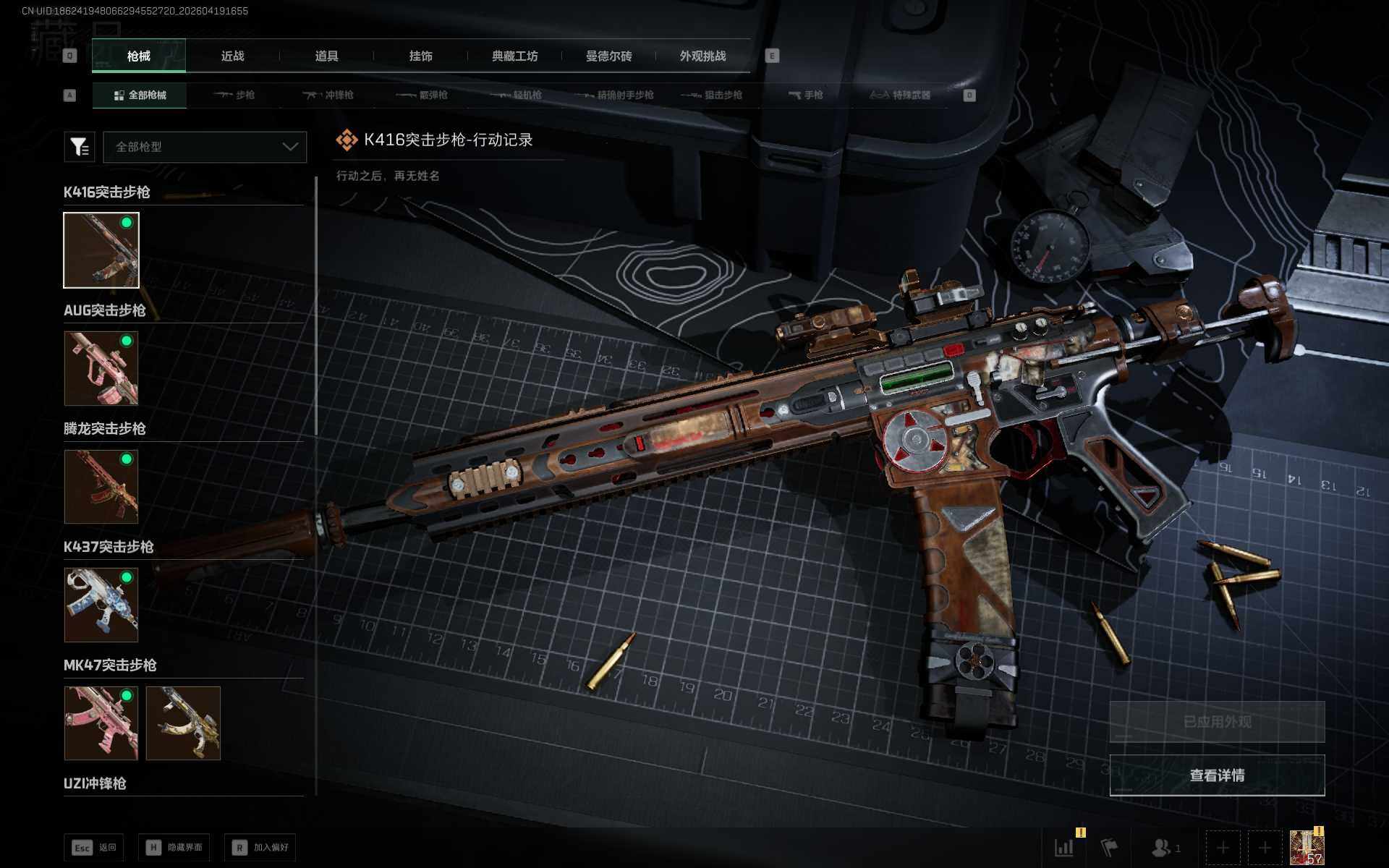Click the filter funnel icon
1389x868 pixels.
(x=80, y=147)
